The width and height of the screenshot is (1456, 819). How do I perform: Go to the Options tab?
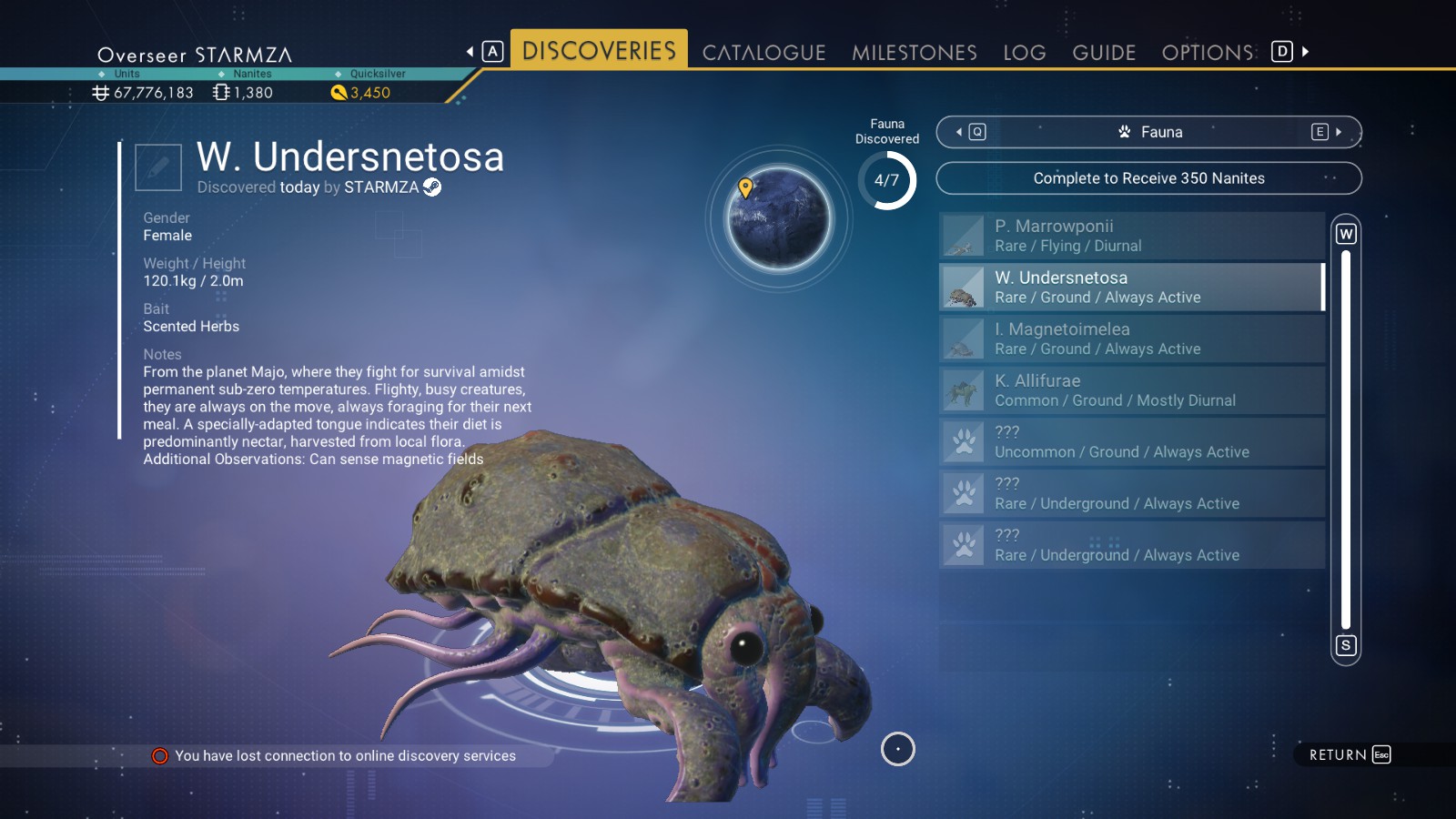point(1208,53)
